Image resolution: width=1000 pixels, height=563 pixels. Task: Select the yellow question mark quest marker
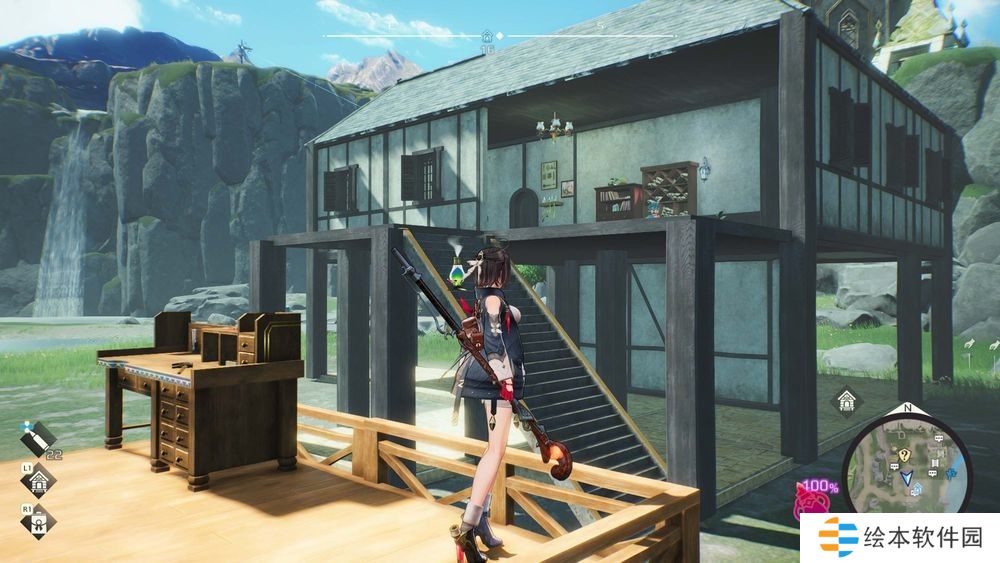click(x=903, y=454)
